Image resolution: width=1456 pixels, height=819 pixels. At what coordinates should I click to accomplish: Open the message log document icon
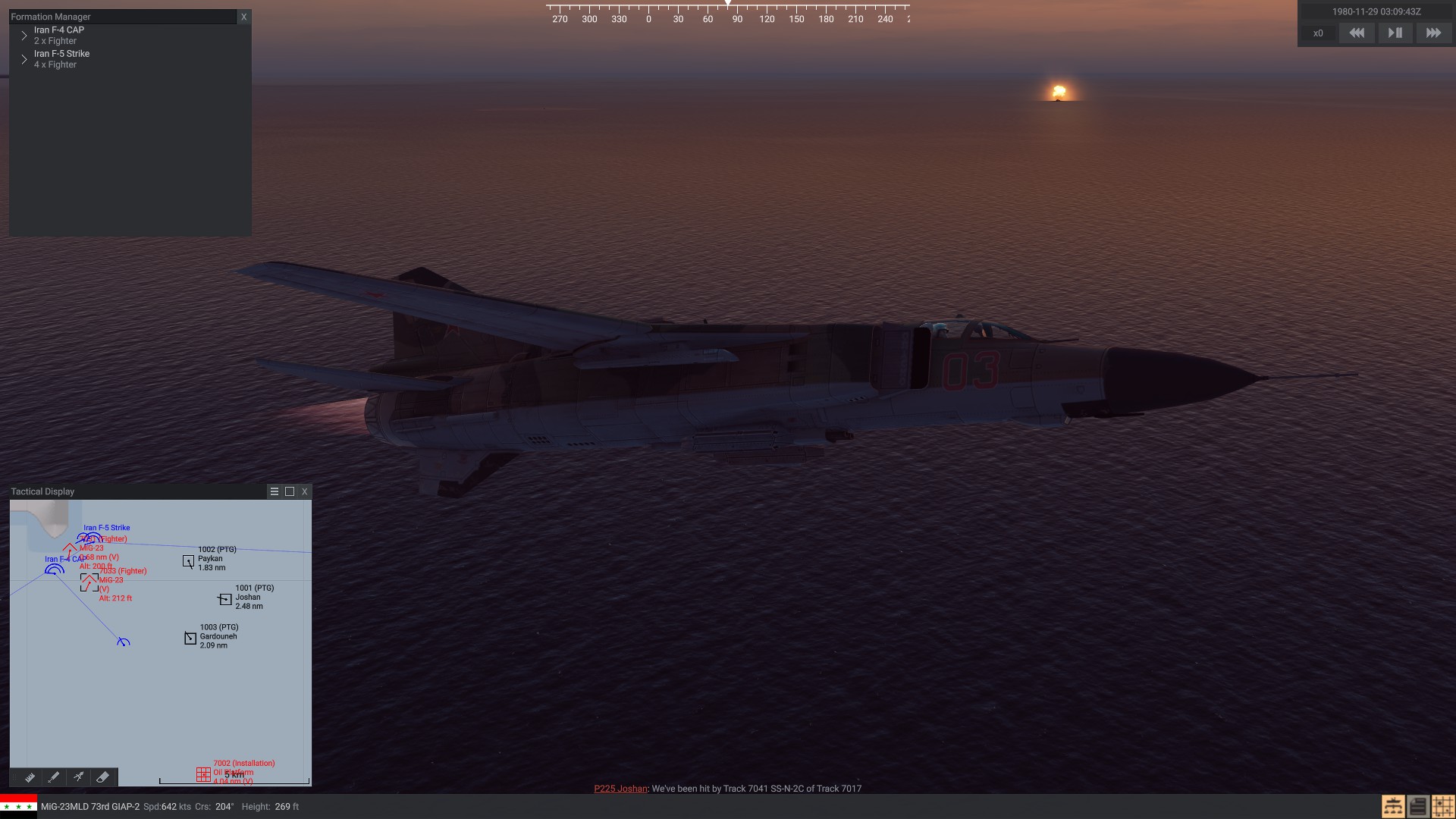coord(1418,806)
